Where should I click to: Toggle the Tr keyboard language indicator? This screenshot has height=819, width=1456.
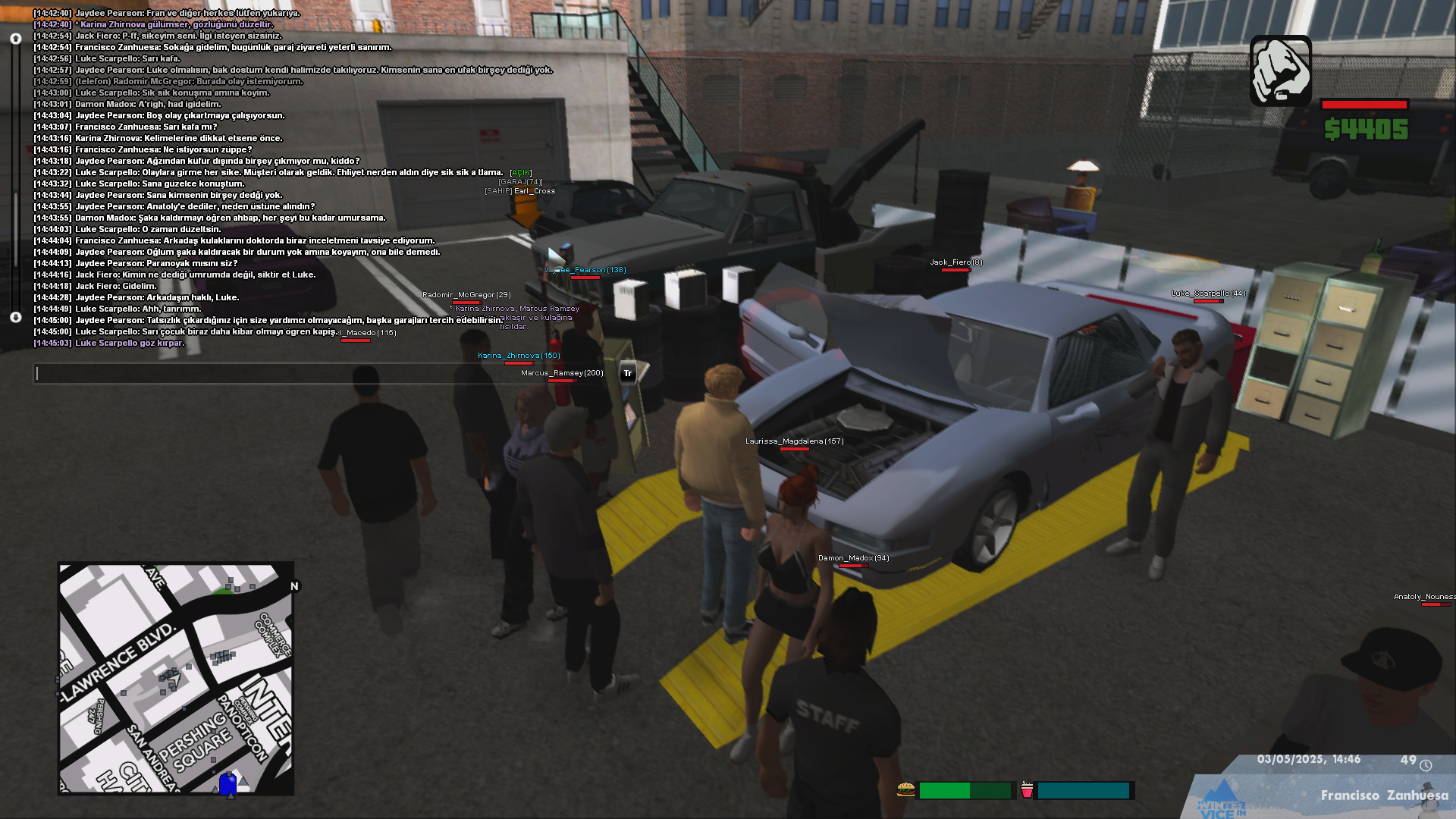[x=628, y=373]
